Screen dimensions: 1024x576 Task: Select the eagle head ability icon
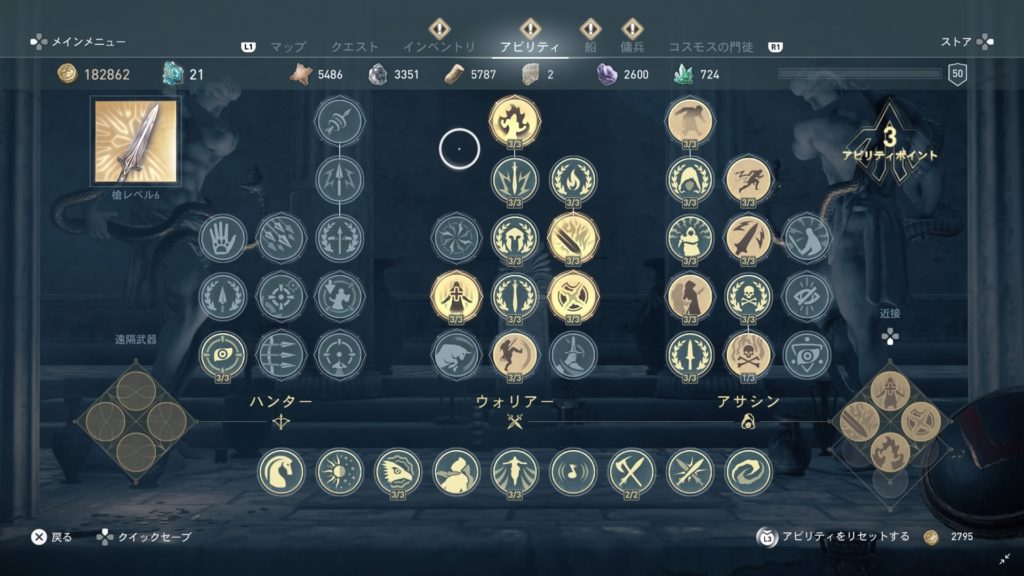(x=398, y=471)
